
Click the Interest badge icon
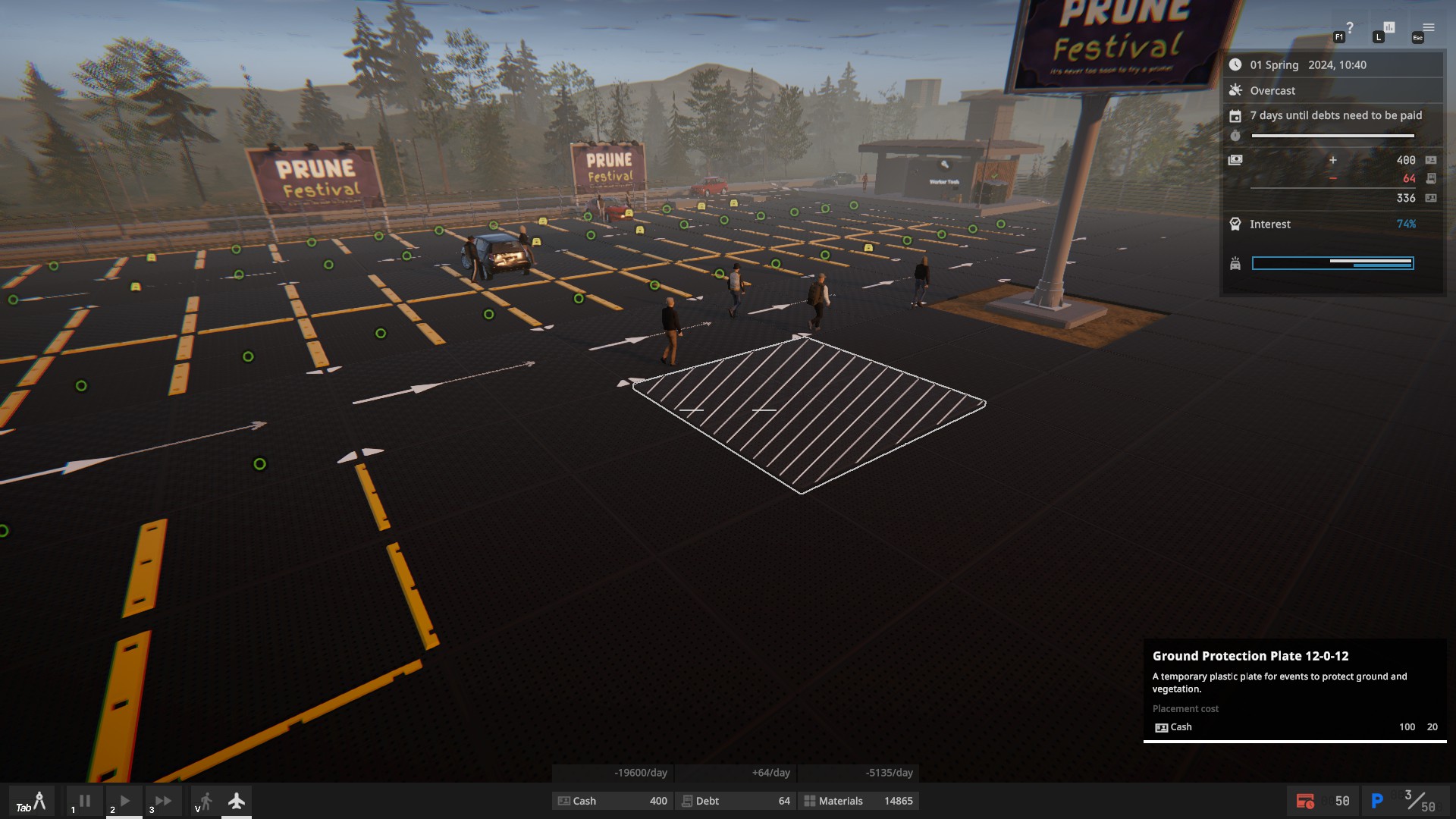pyautogui.click(x=1235, y=224)
